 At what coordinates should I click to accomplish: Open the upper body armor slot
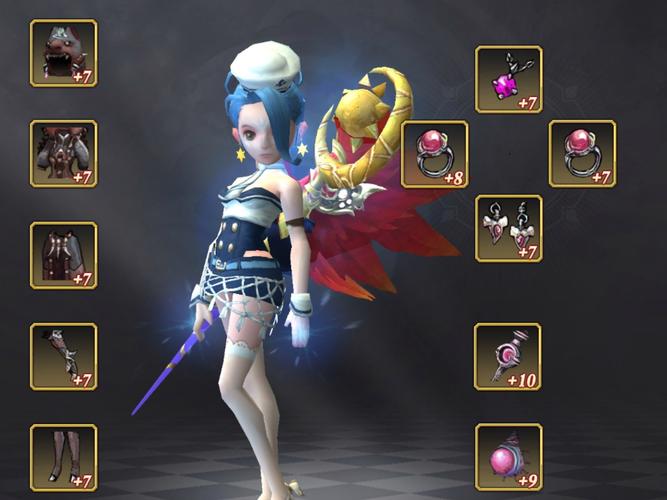tap(63, 154)
